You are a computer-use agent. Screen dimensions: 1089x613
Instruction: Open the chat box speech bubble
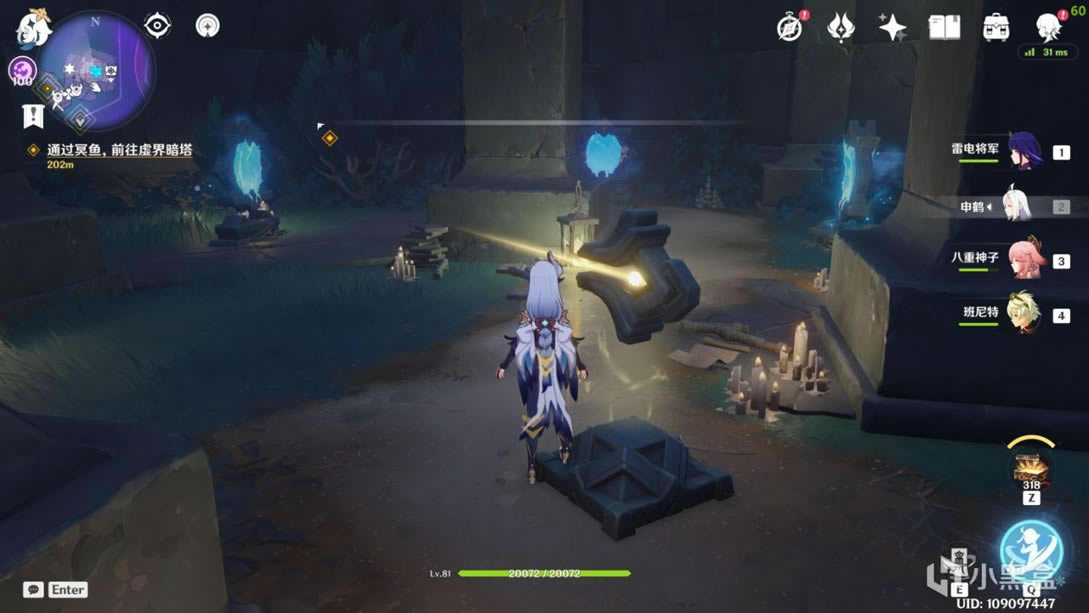(x=34, y=590)
